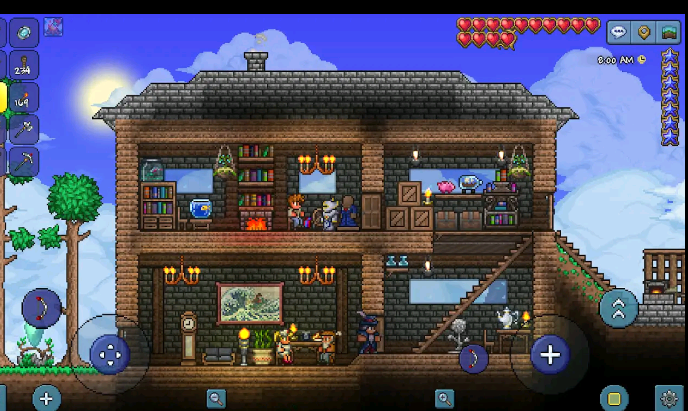The height and width of the screenshot is (411, 688).
Task: Select the axe hotbar slot
Action: pos(24,129)
